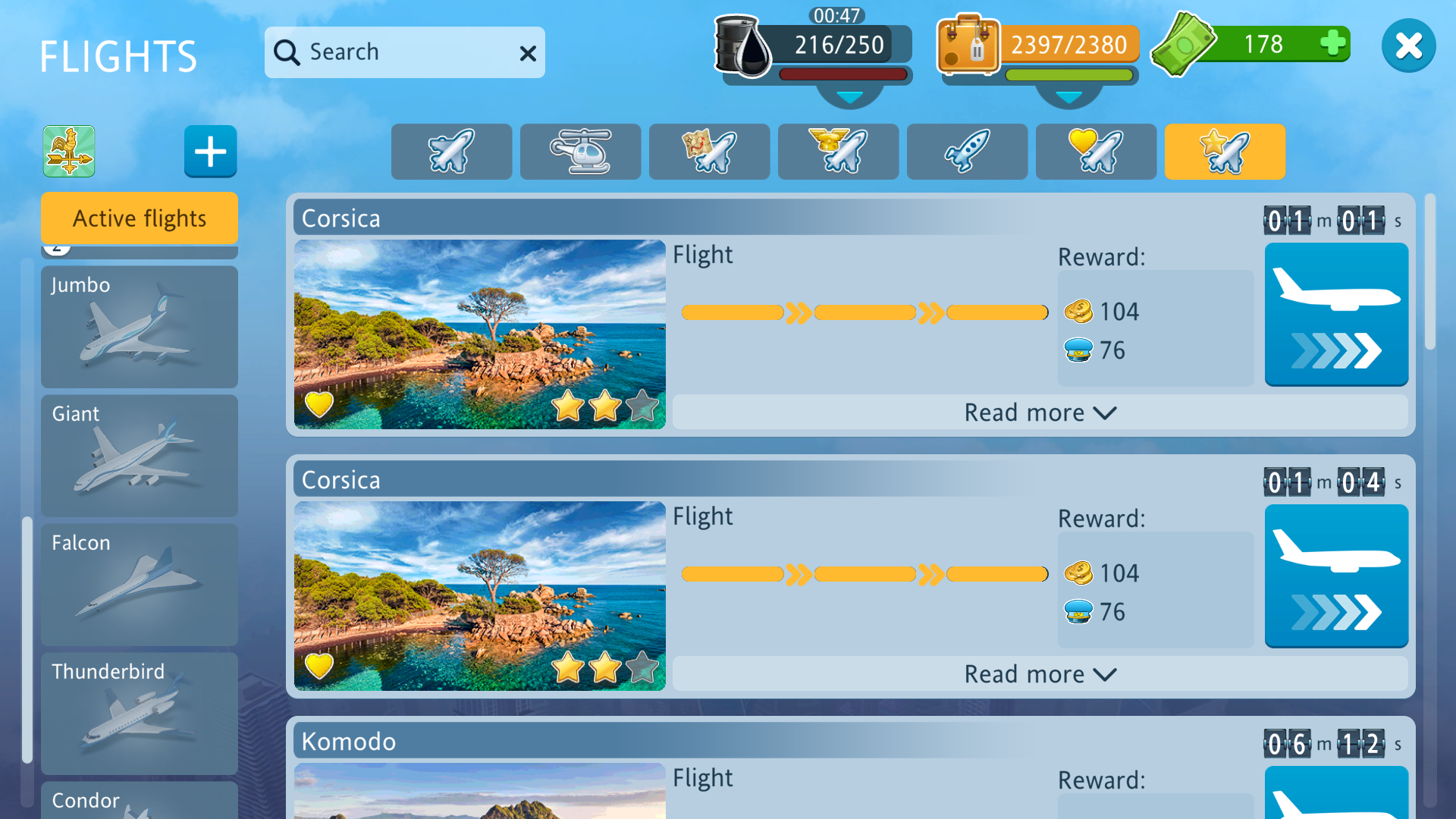Viewport: 1456px width, 819px height.
Task: Click the blue plus button
Action: 210,151
